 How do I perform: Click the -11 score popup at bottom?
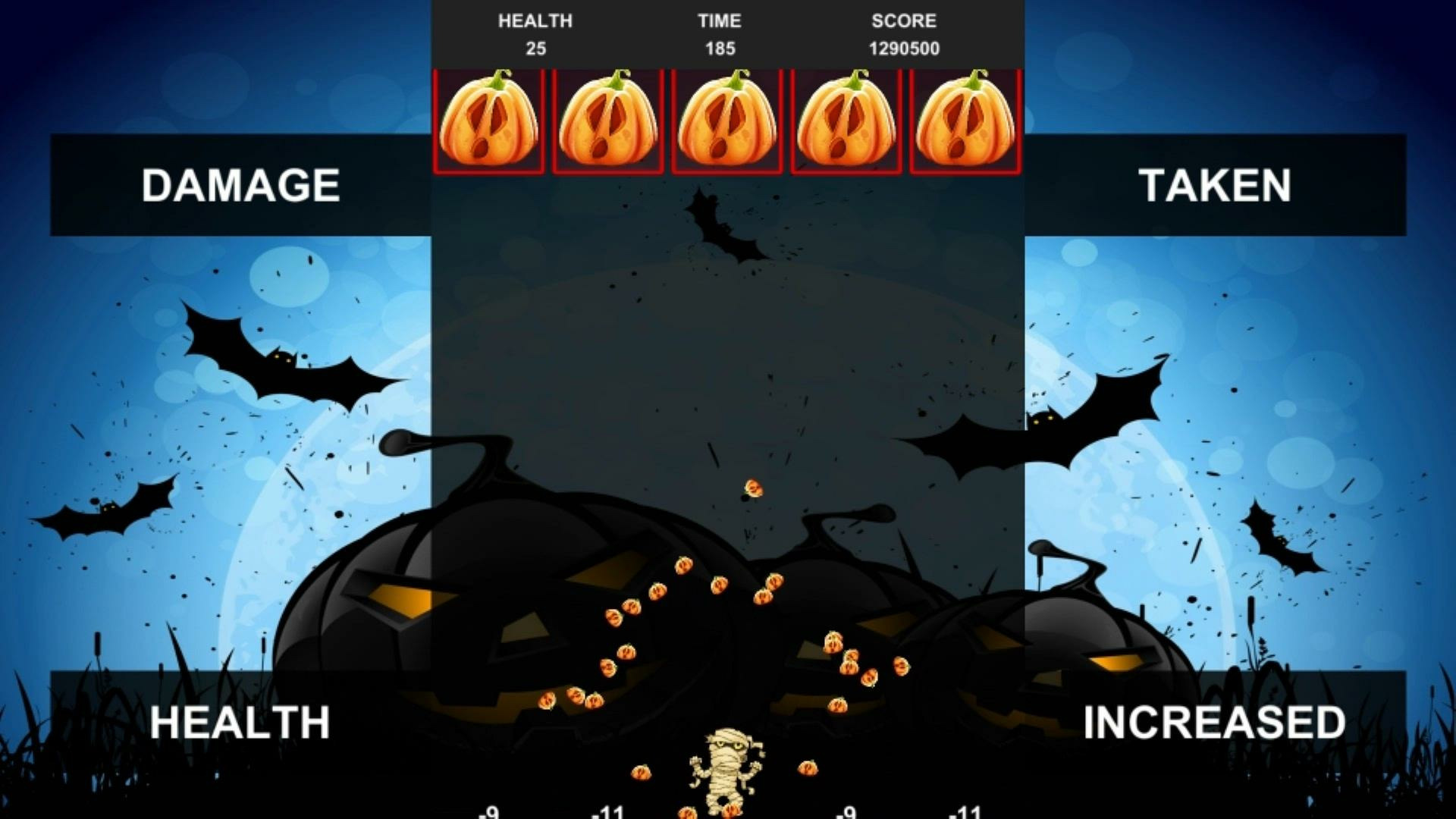pyautogui.click(x=607, y=811)
